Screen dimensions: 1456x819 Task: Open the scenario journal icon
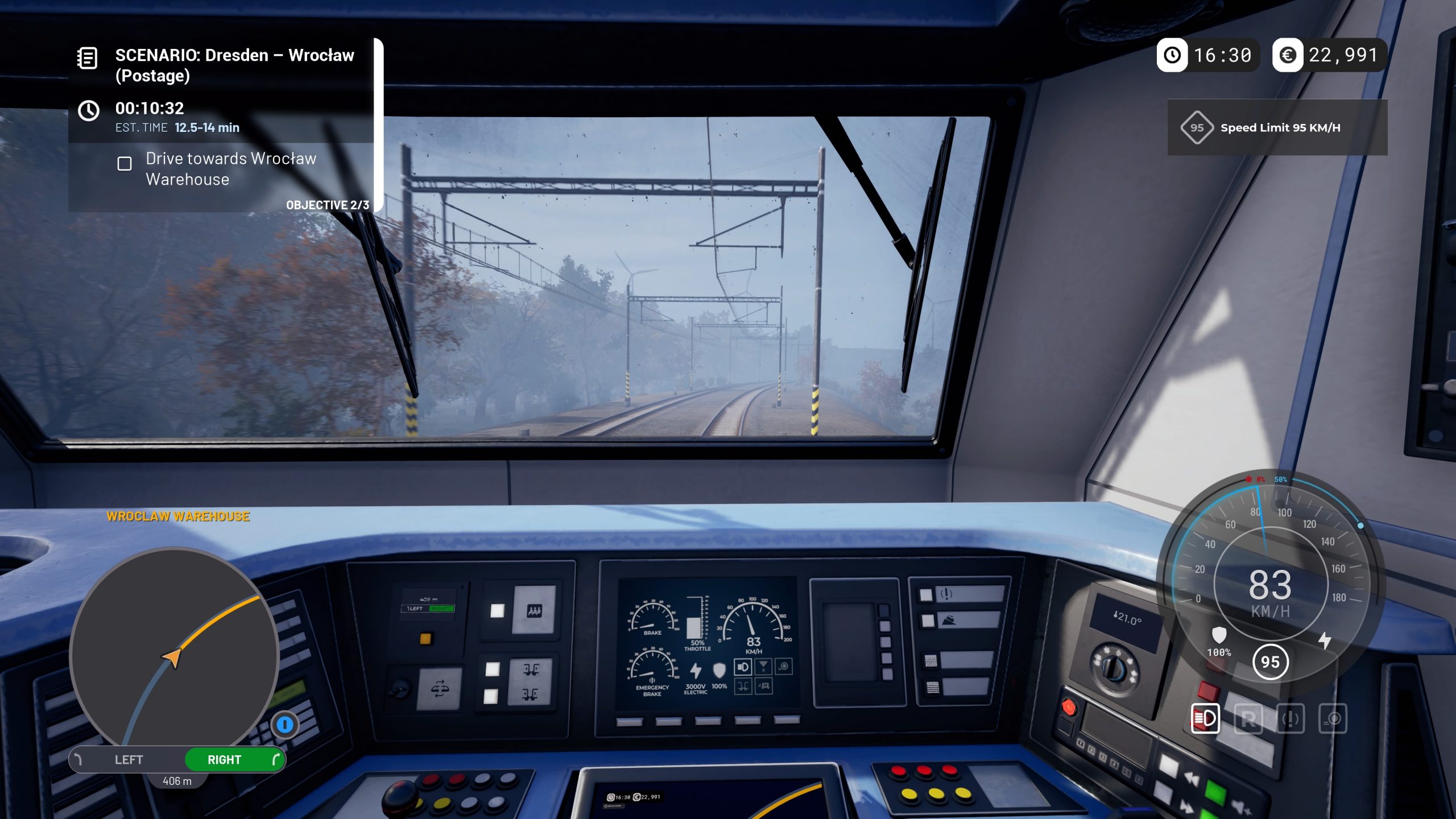[x=86, y=57]
